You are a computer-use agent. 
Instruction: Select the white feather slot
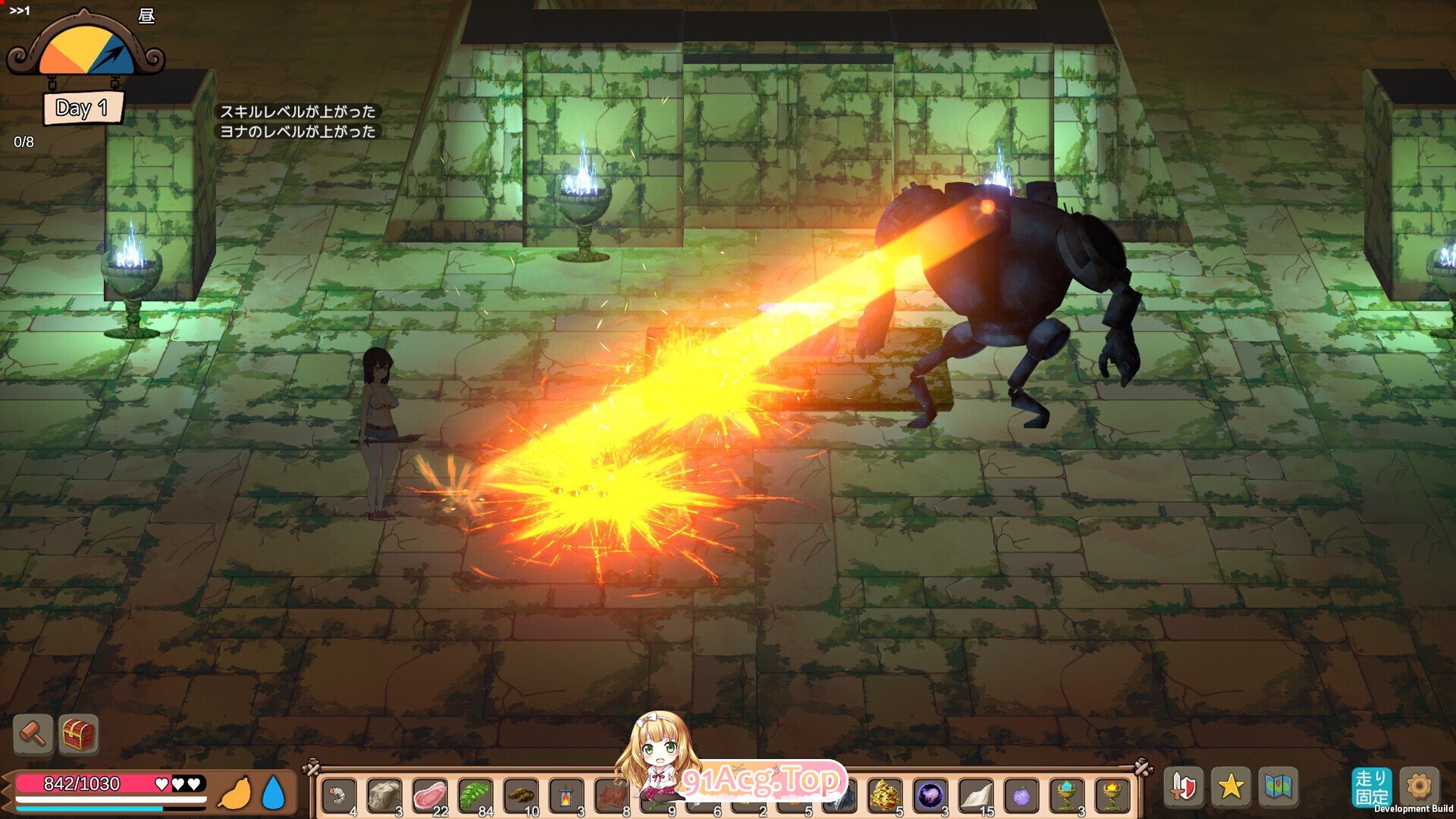pos(976,796)
